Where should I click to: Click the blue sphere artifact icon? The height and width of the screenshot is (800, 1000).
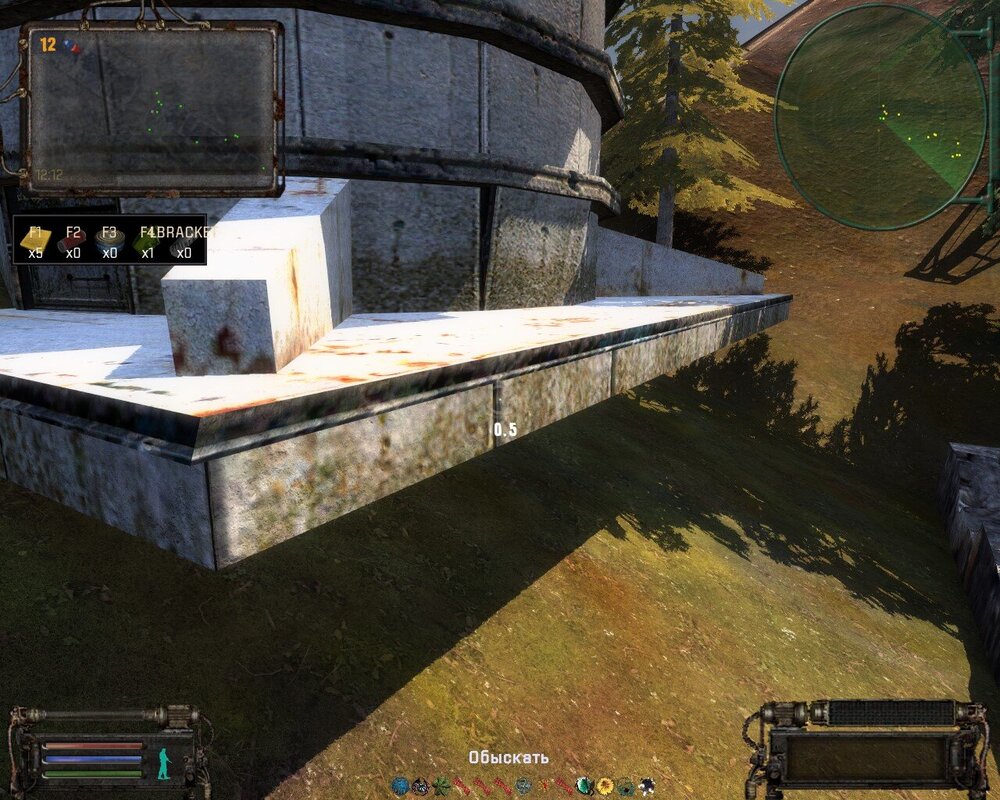coord(400,786)
